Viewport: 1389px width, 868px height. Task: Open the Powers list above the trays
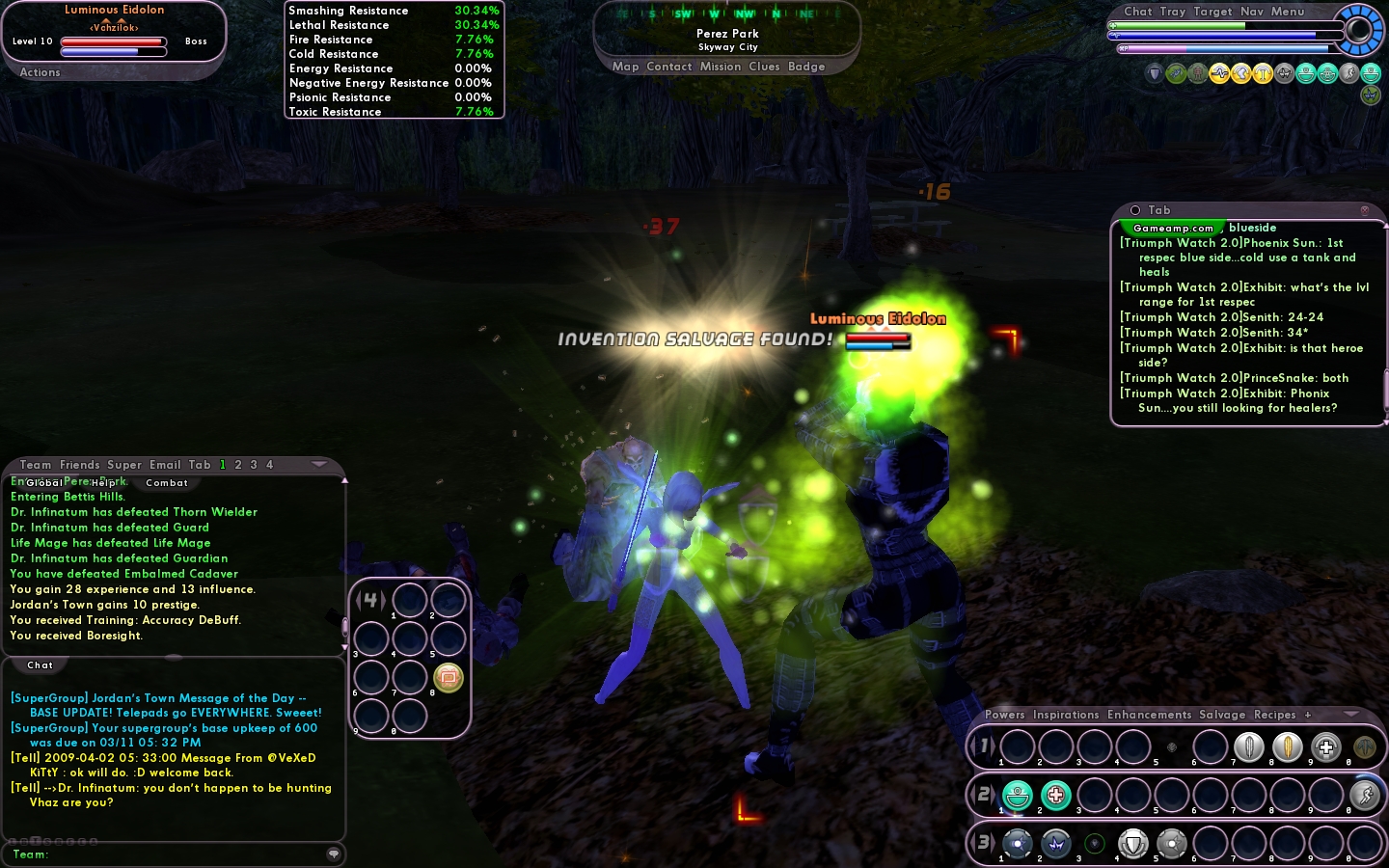pyautogui.click(x=1005, y=715)
